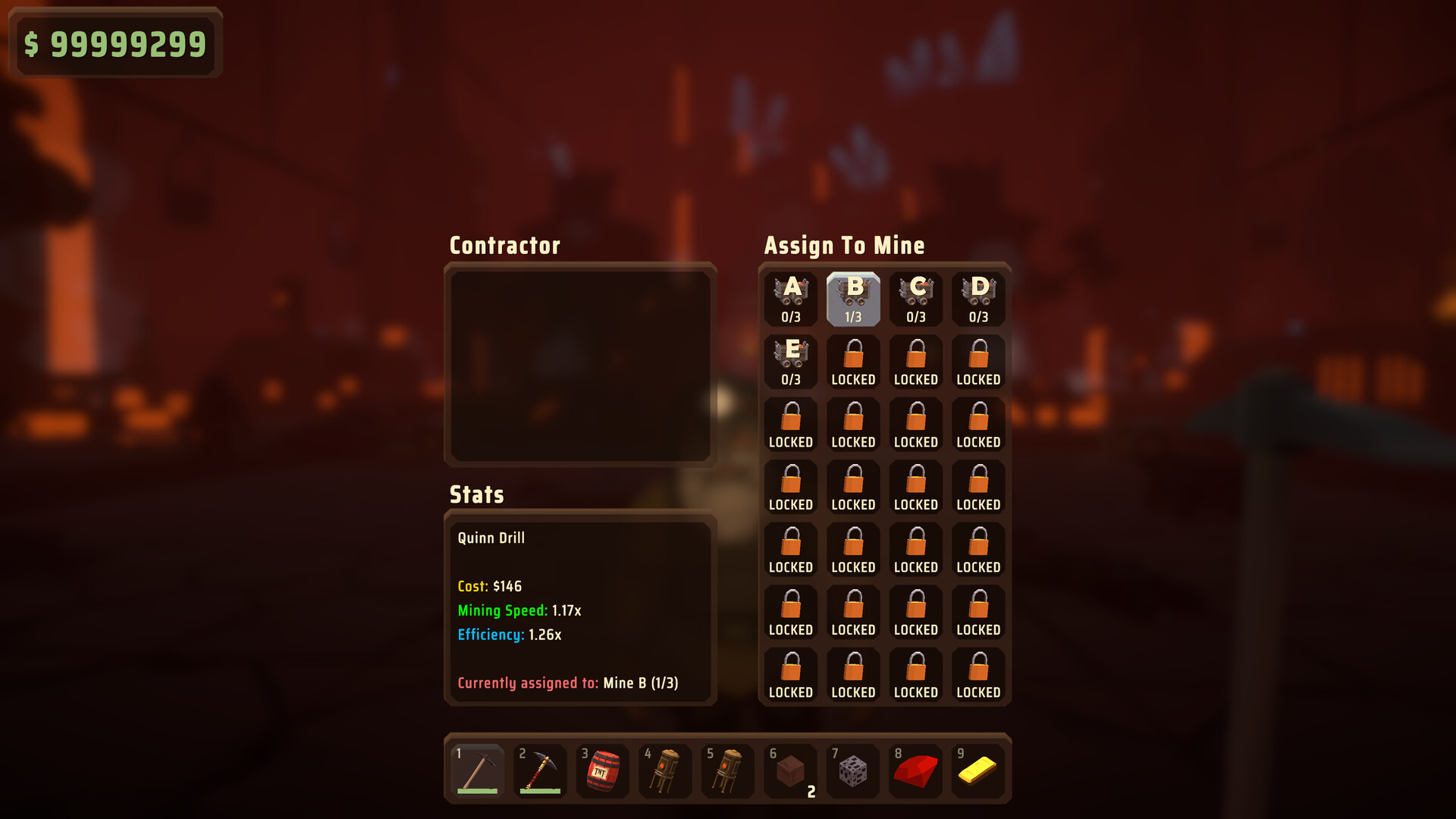Click the first locked padlock slot
The height and width of the screenshot is (819, 1456).
853,360
